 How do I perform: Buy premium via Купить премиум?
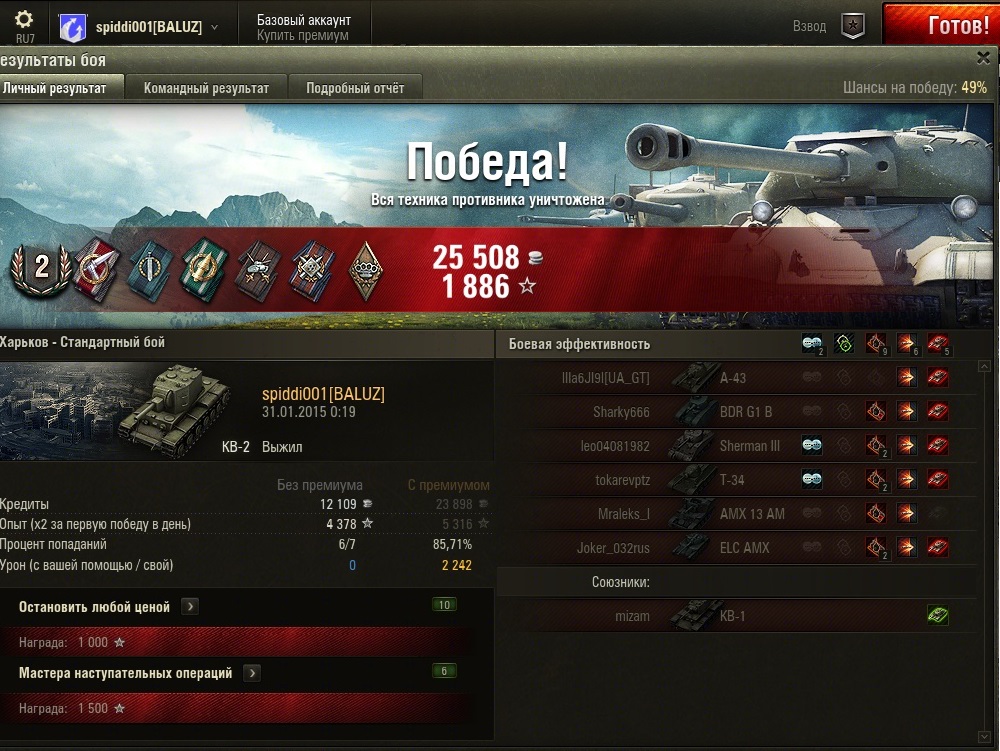coord(302,35)
